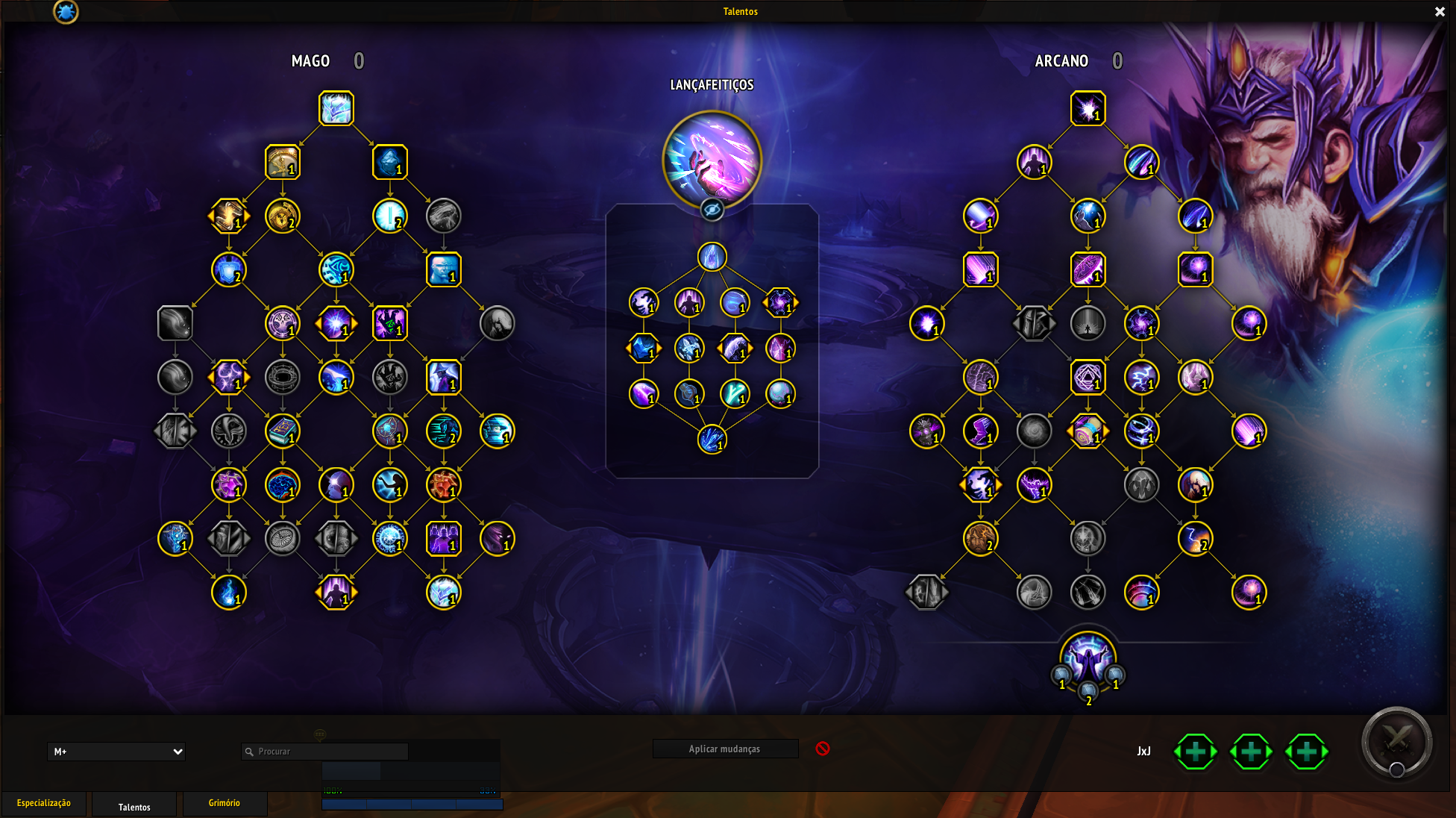The width and height of the screenshot is (1456, 818).
Task: Select the top Arcano tree talent node
Action: (1088, 108)
